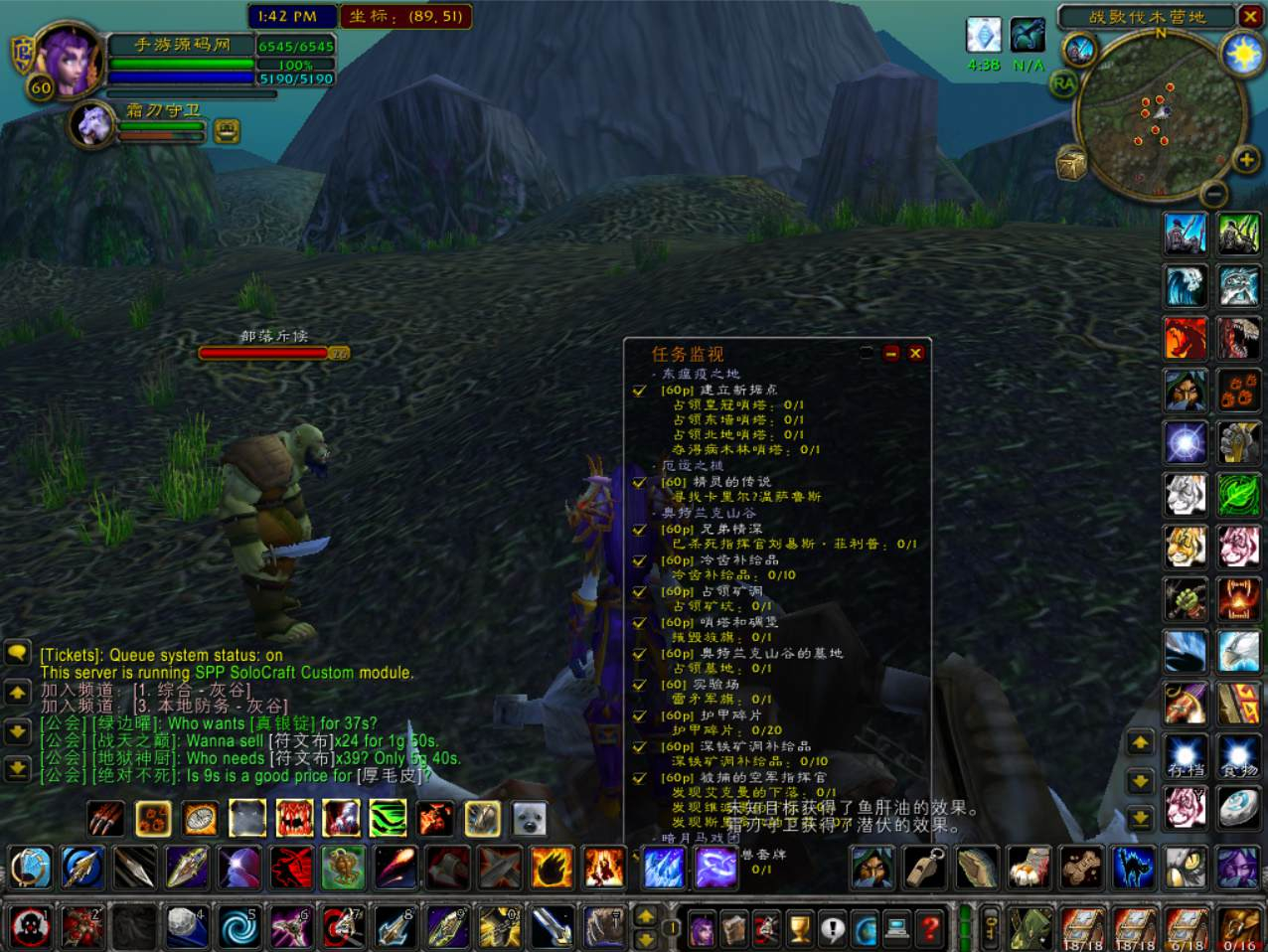Open the character info micro button
1268x952 pixels.
tap(702, 929)
